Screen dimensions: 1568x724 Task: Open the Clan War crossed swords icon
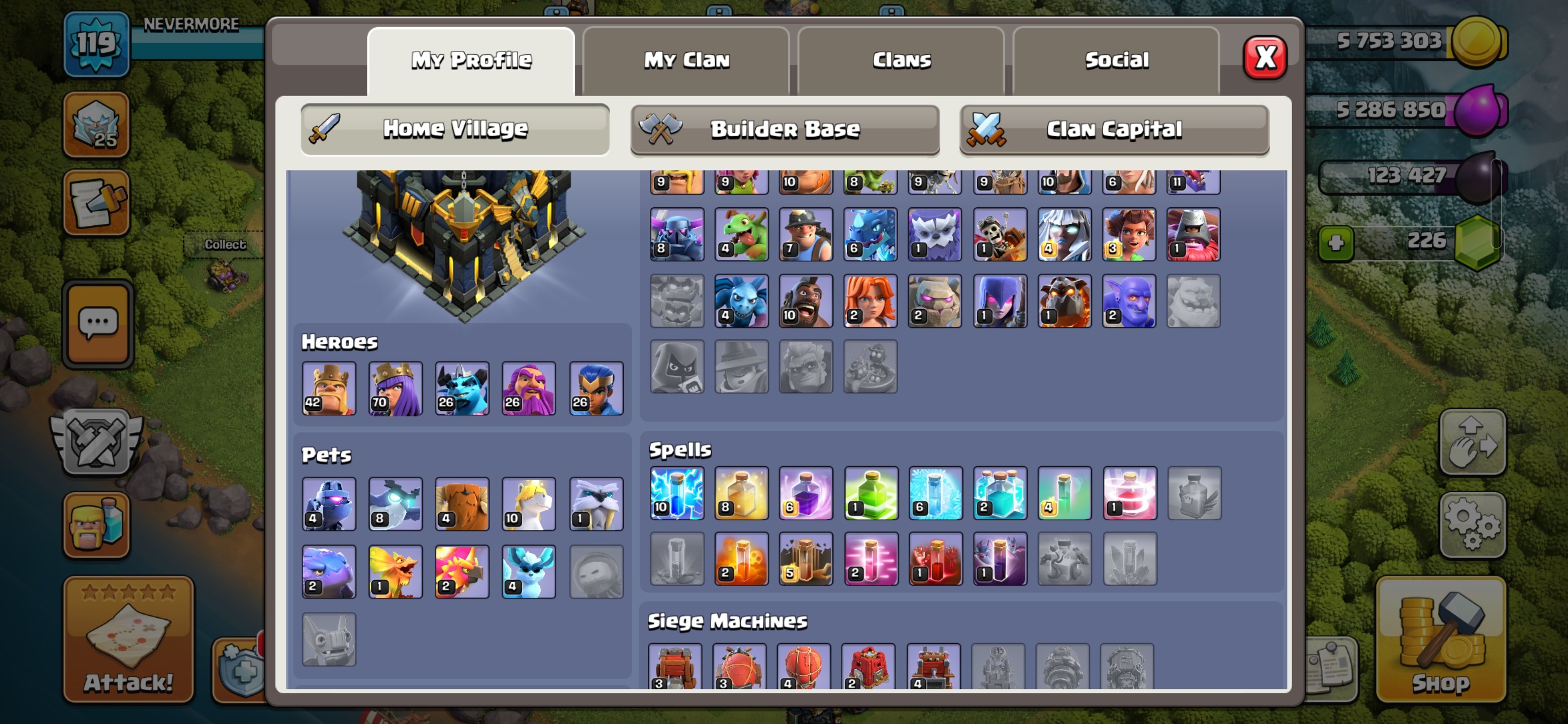pos(96,441)
